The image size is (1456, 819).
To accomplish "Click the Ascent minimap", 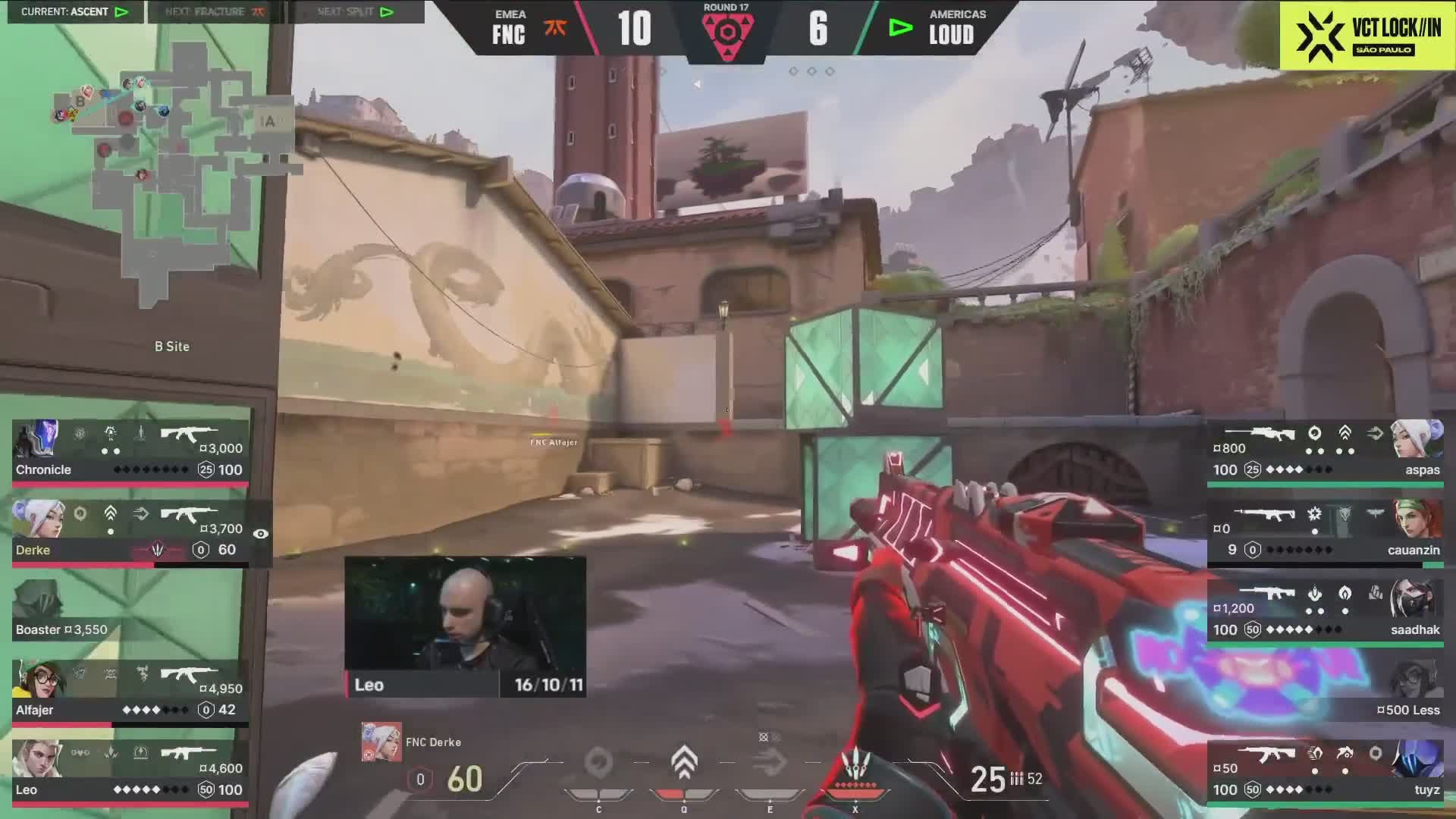I will pyautogui.click(x=174, y=174).
